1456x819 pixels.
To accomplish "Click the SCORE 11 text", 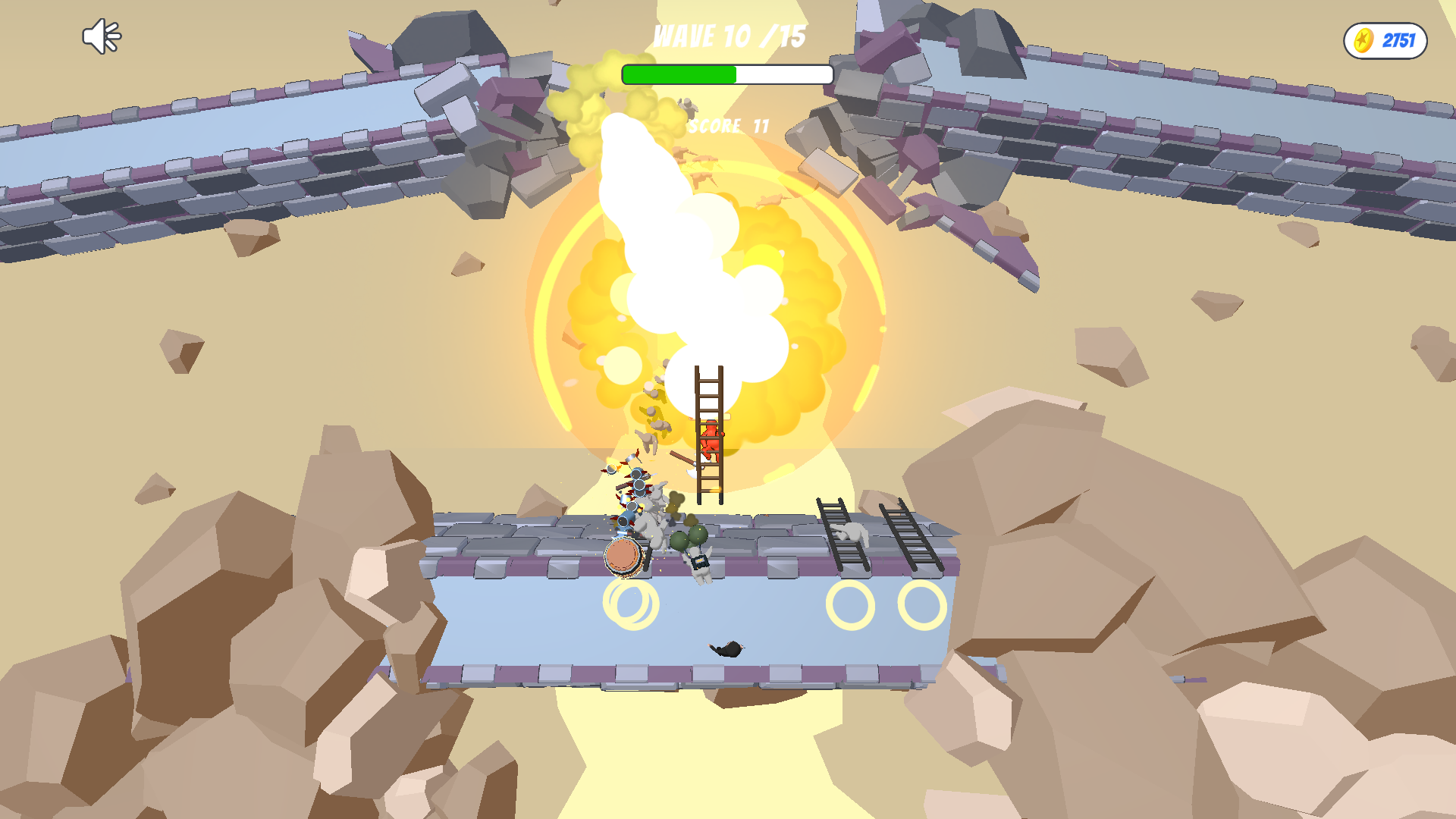I will [x=729, y=125].
